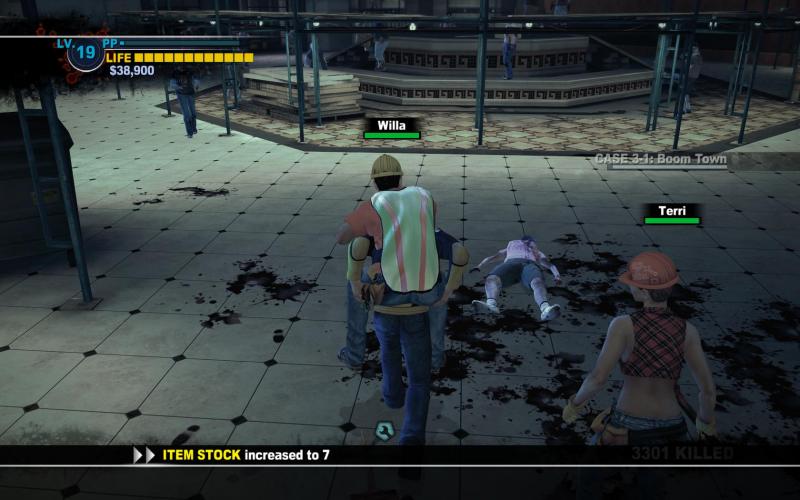Choose survivor Terri's name tag
Viewport: 800px width, 500px height.
point(671,212)
